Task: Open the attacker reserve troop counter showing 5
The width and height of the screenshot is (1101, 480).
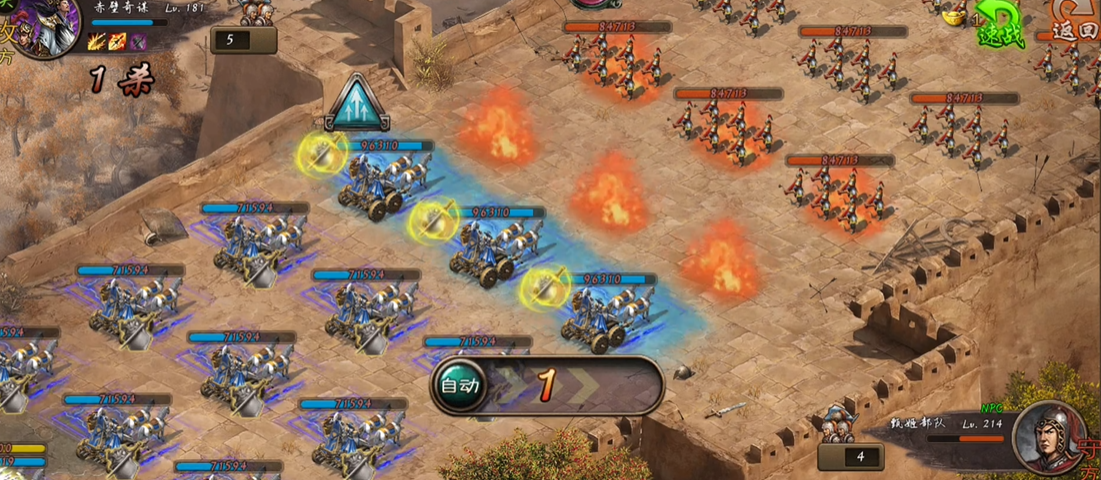Action: click(x=244, y=40)
